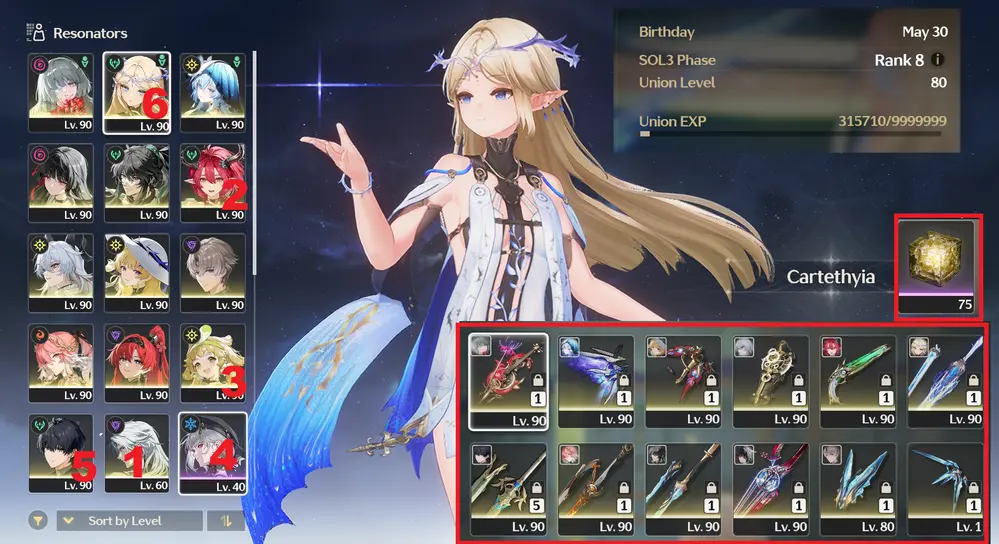Toggle the sort order arrows button
This screenshot has height=544, width=999.
point(225,521)
